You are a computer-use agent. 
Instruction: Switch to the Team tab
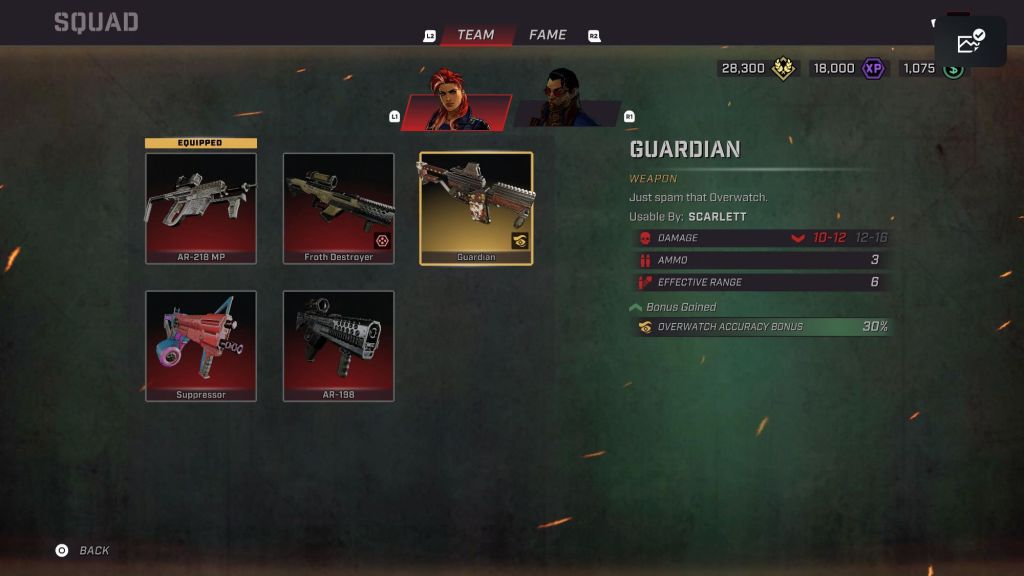[x=475, y=35]
